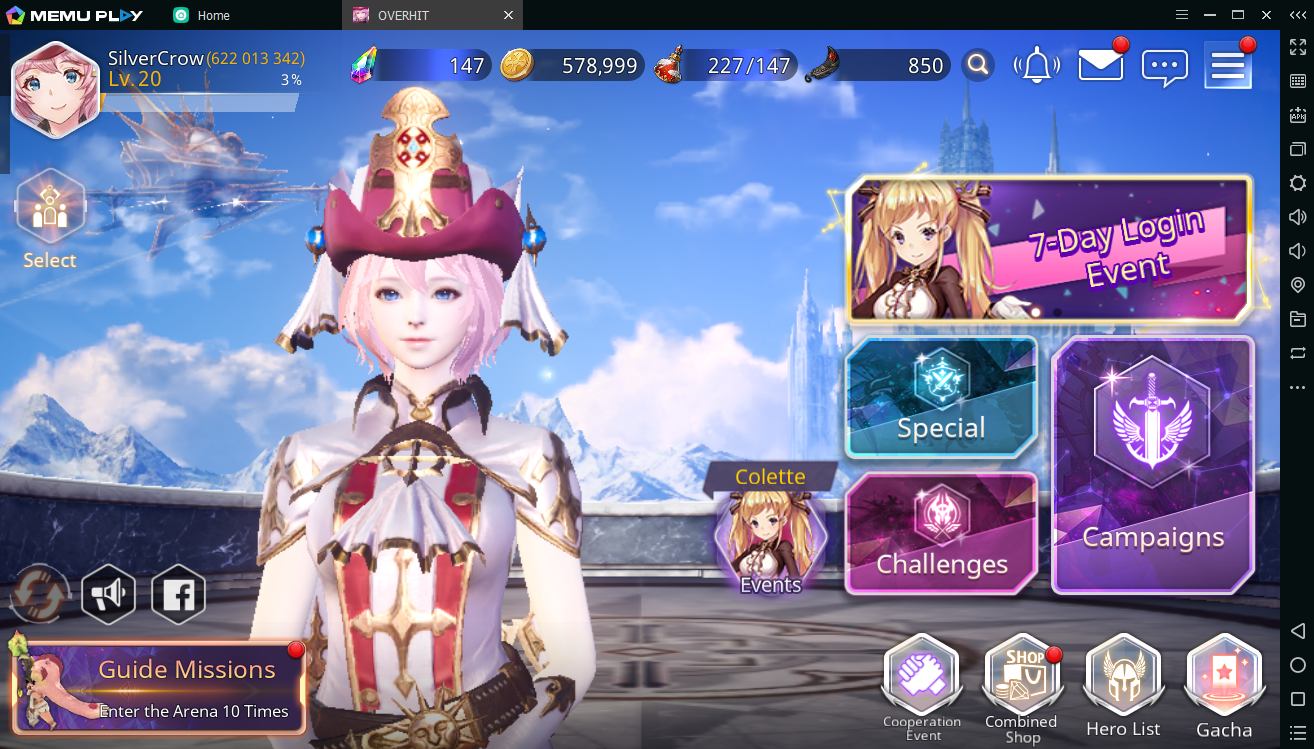Visit the Combined Shop
The height and width of the screenshot is (749, 1314).
[1021, 688]
